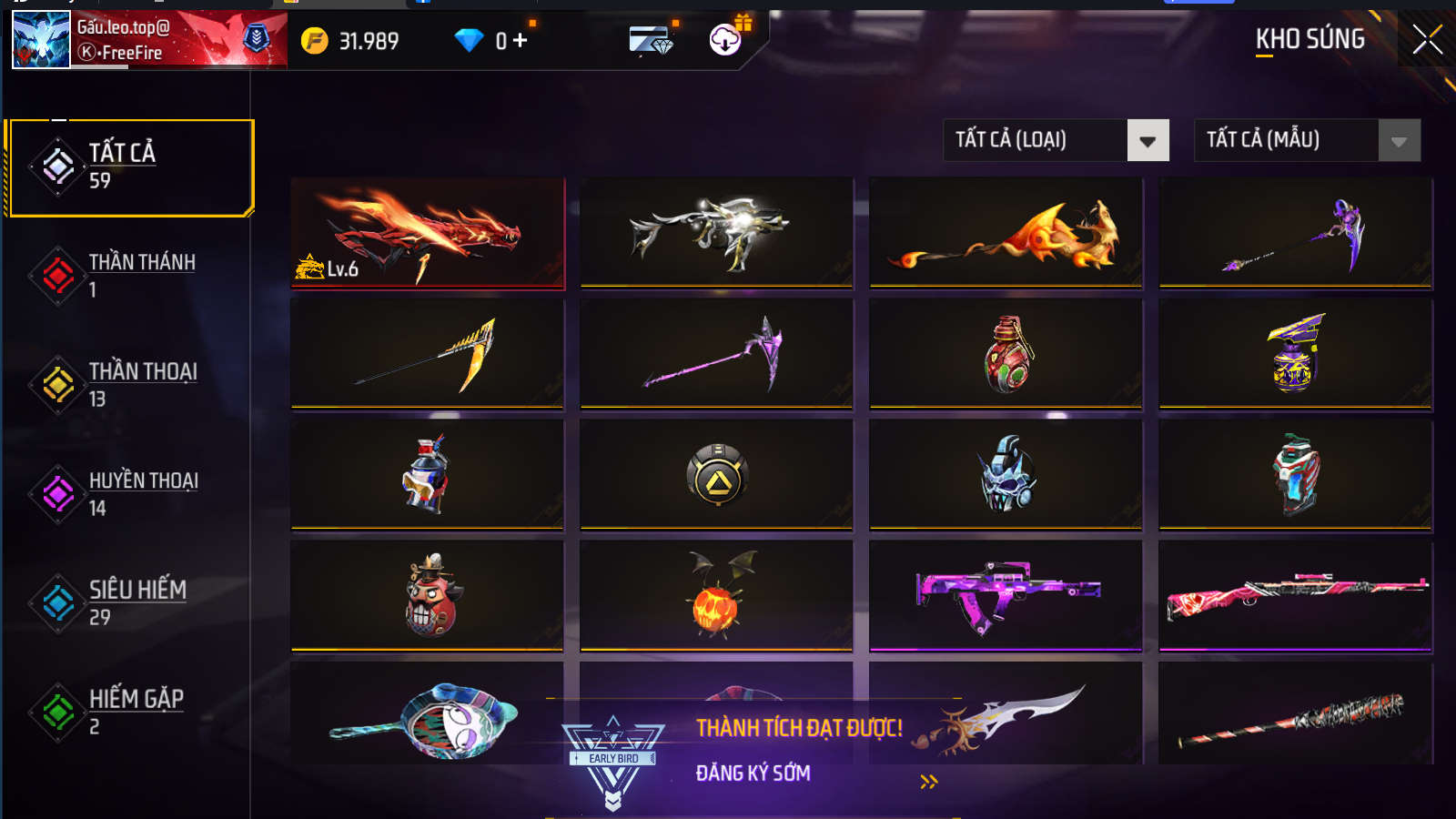Click the yellow Thần Thoại diamond icon
The width and height of the screenshot is (1456, 819).
click(x=56, y=382)
